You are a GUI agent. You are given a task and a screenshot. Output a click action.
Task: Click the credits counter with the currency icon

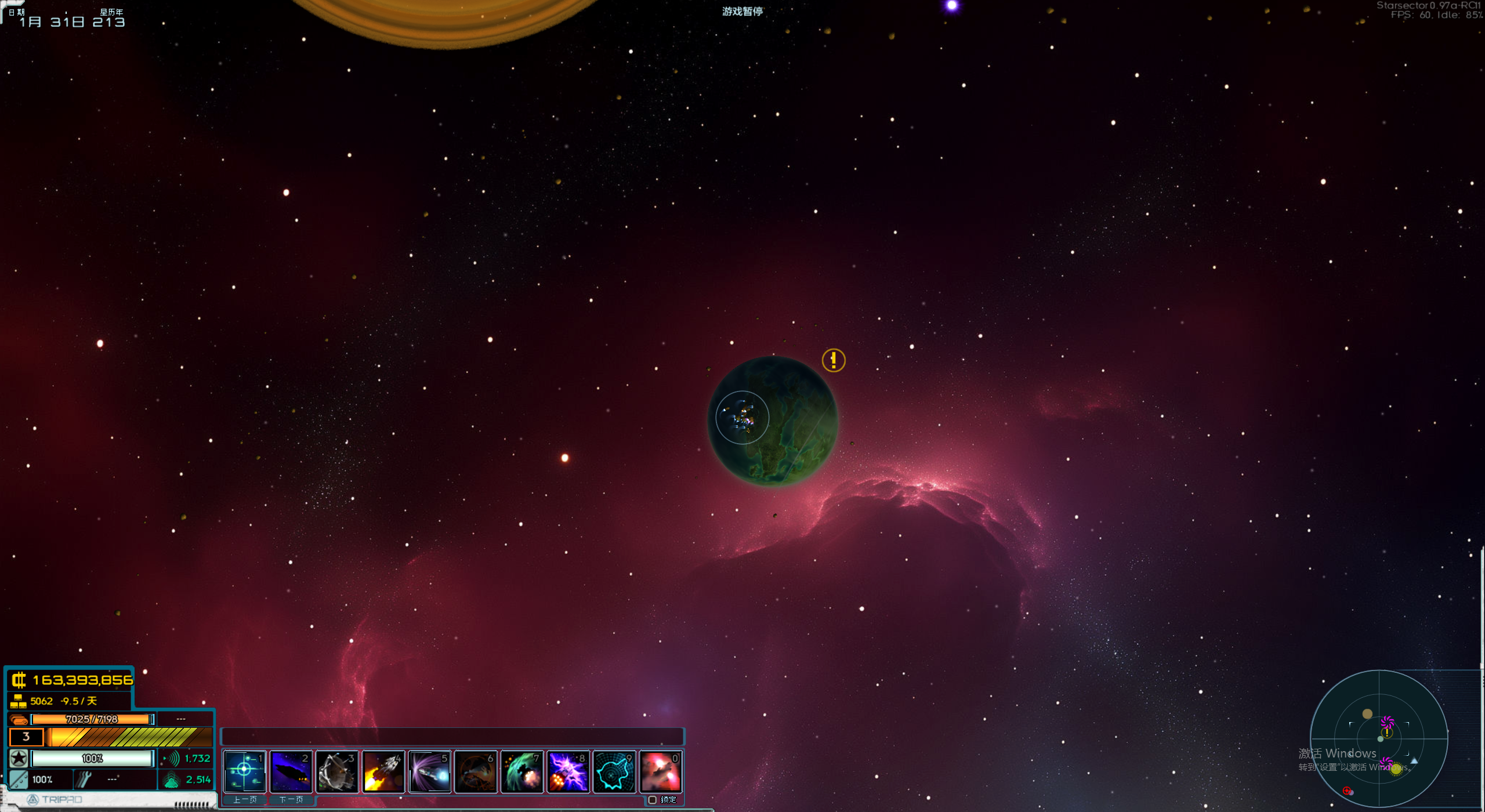(73, 680)
